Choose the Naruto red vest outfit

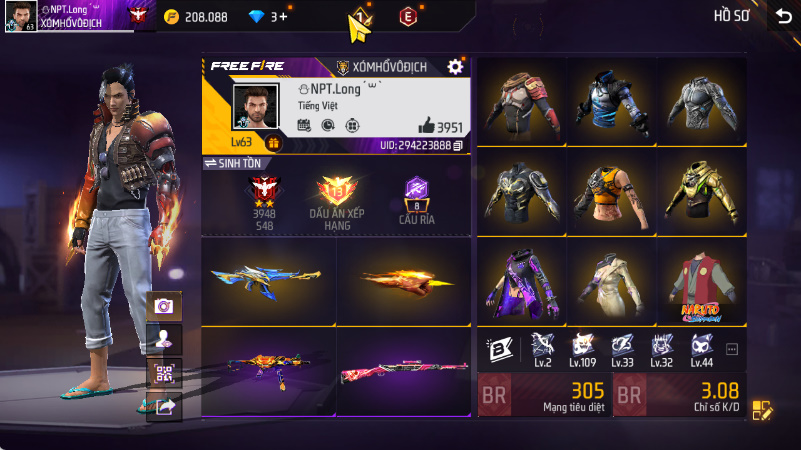[x=700, y=285]
